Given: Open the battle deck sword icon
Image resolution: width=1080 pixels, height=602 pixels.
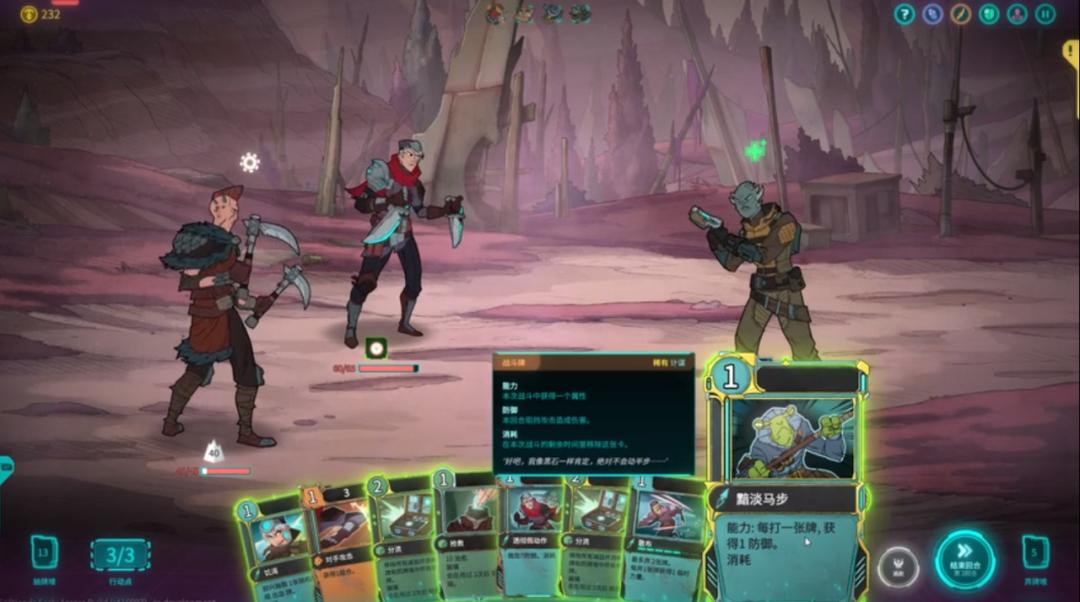Looking at the screenshot, I should 961,14.
